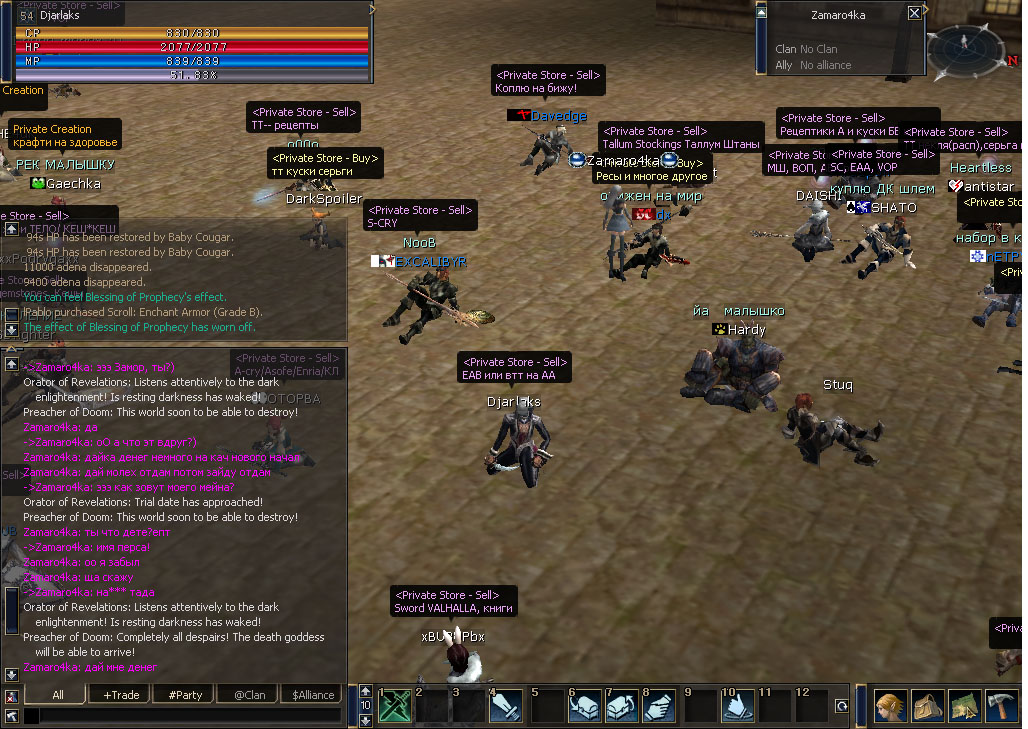Open the character status portrait icon
The height and width of the screenshot is (729, 1028).
tap(891, 705)
